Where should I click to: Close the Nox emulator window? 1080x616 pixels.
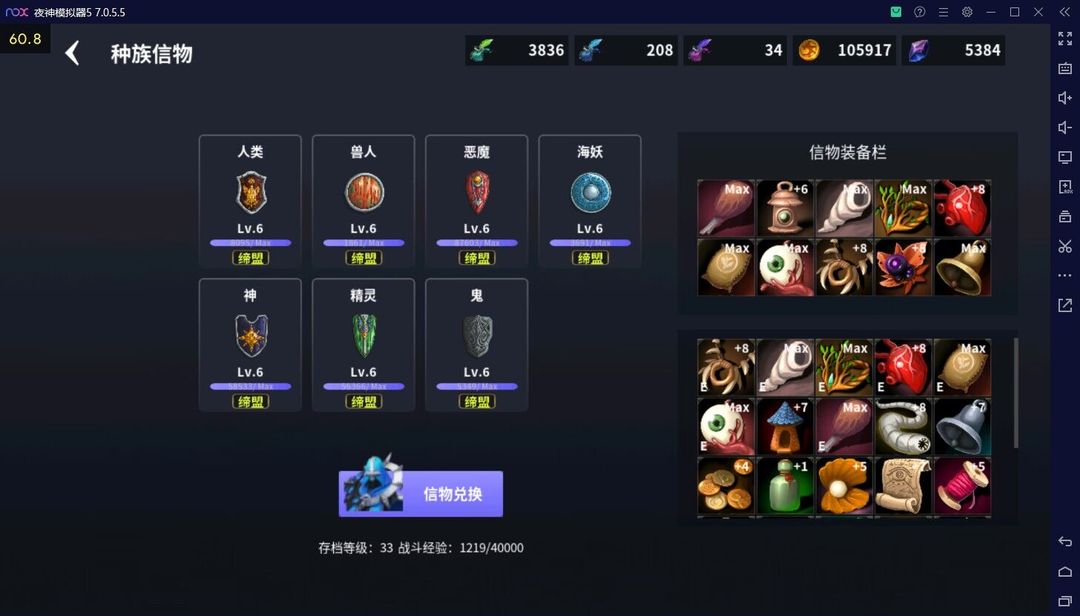pyautogui.click(x=1038, y=12)
